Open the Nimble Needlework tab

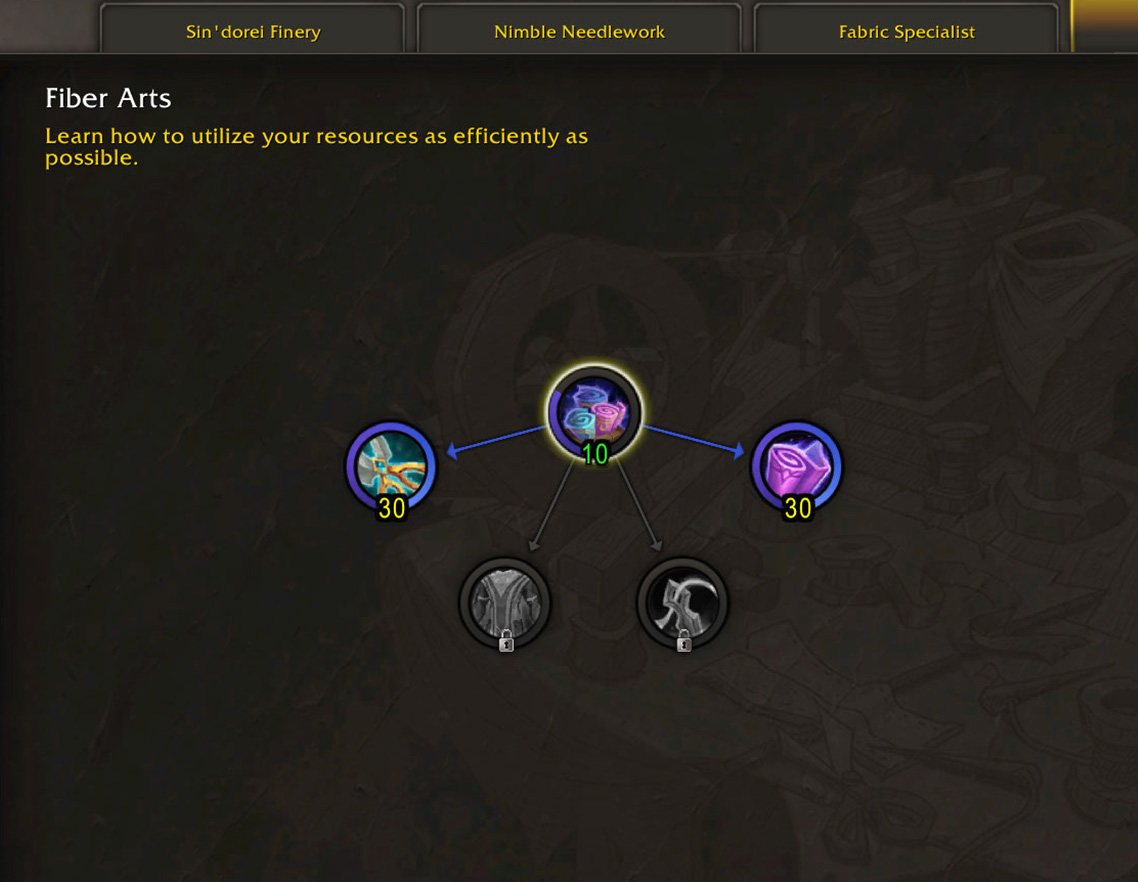(x=579, y=31)
